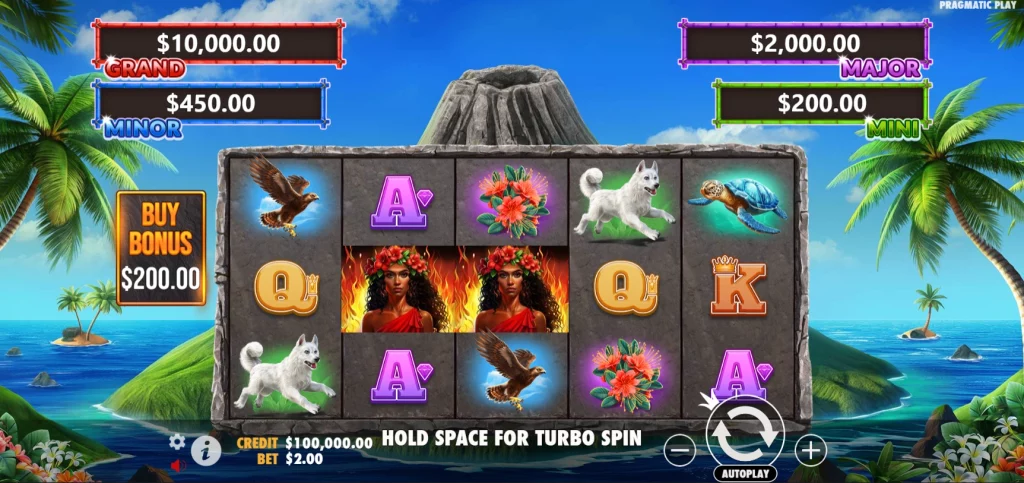Viewport: 1024px width, 483px height.
Task: Spin the reels with the circular arrows button
Action: [745, 431]
